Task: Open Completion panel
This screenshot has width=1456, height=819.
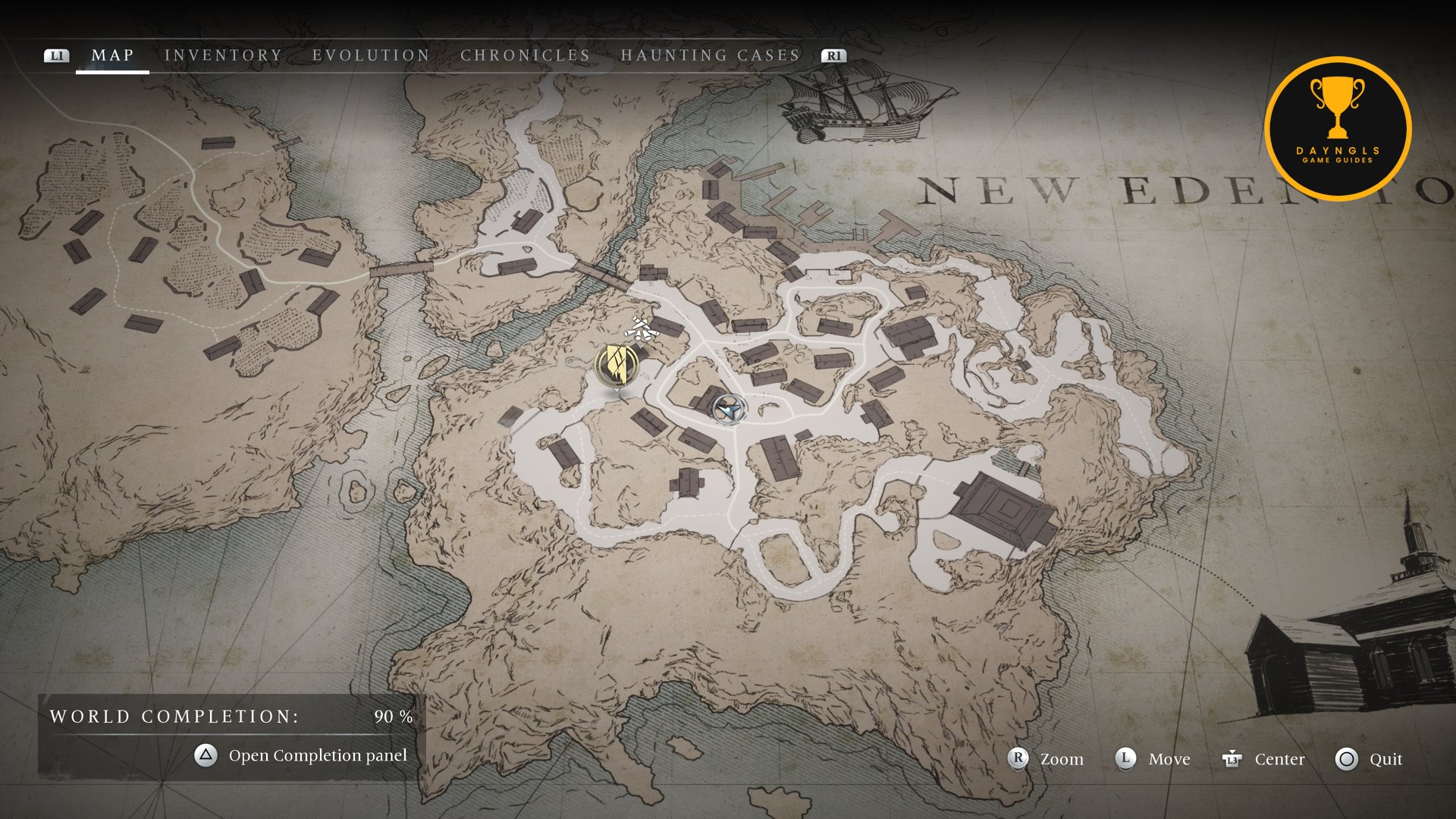Action: point(301,755)
